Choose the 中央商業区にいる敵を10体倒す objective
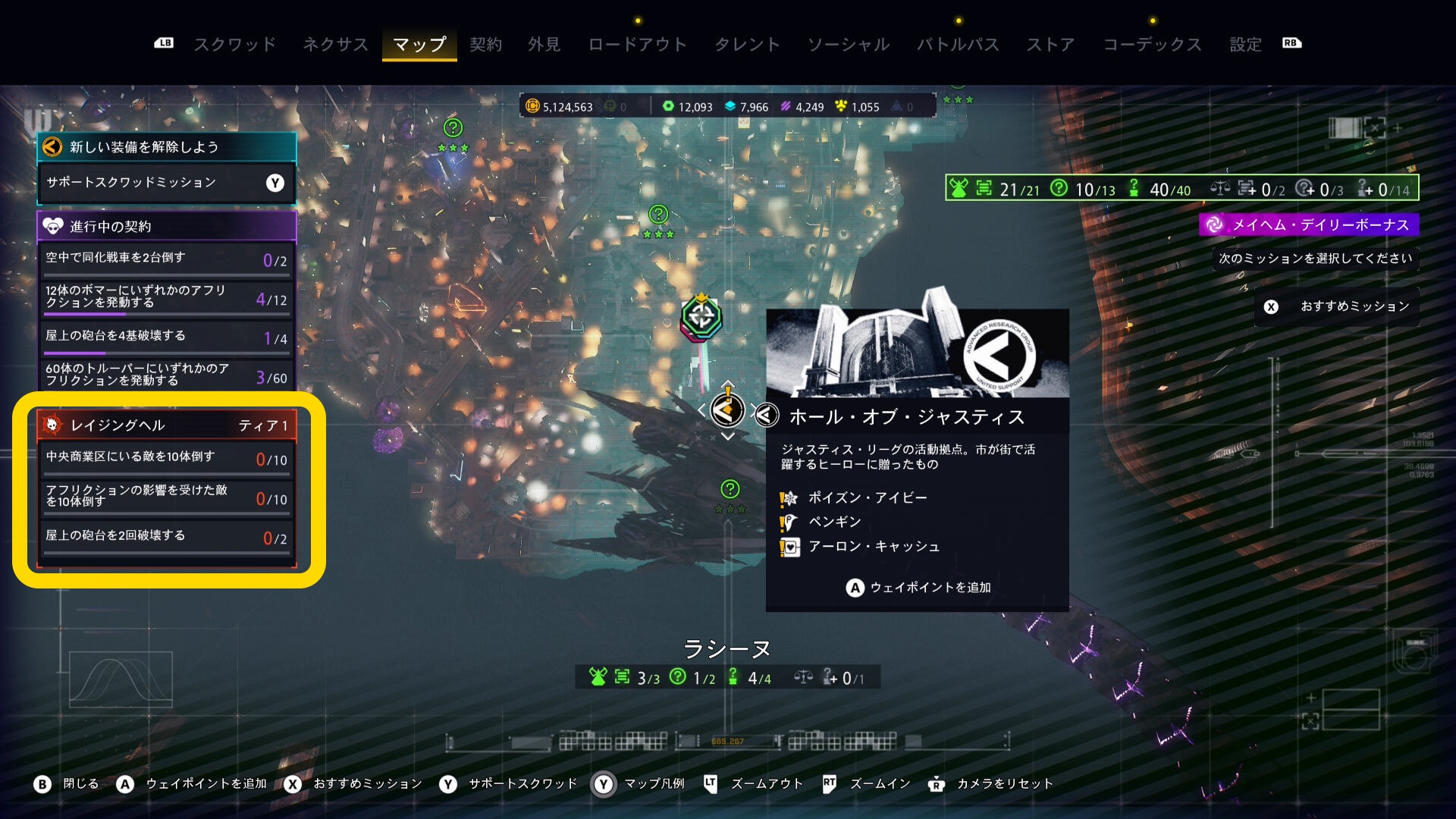 click(x=165, y=458)
